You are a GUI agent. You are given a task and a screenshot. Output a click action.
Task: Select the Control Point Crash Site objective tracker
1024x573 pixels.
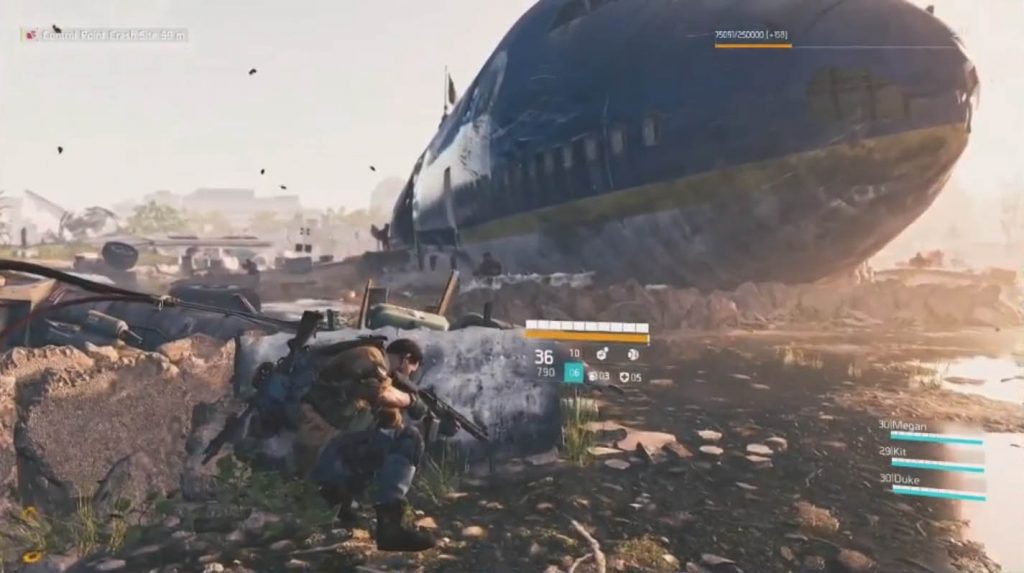(x=105, y=35)
